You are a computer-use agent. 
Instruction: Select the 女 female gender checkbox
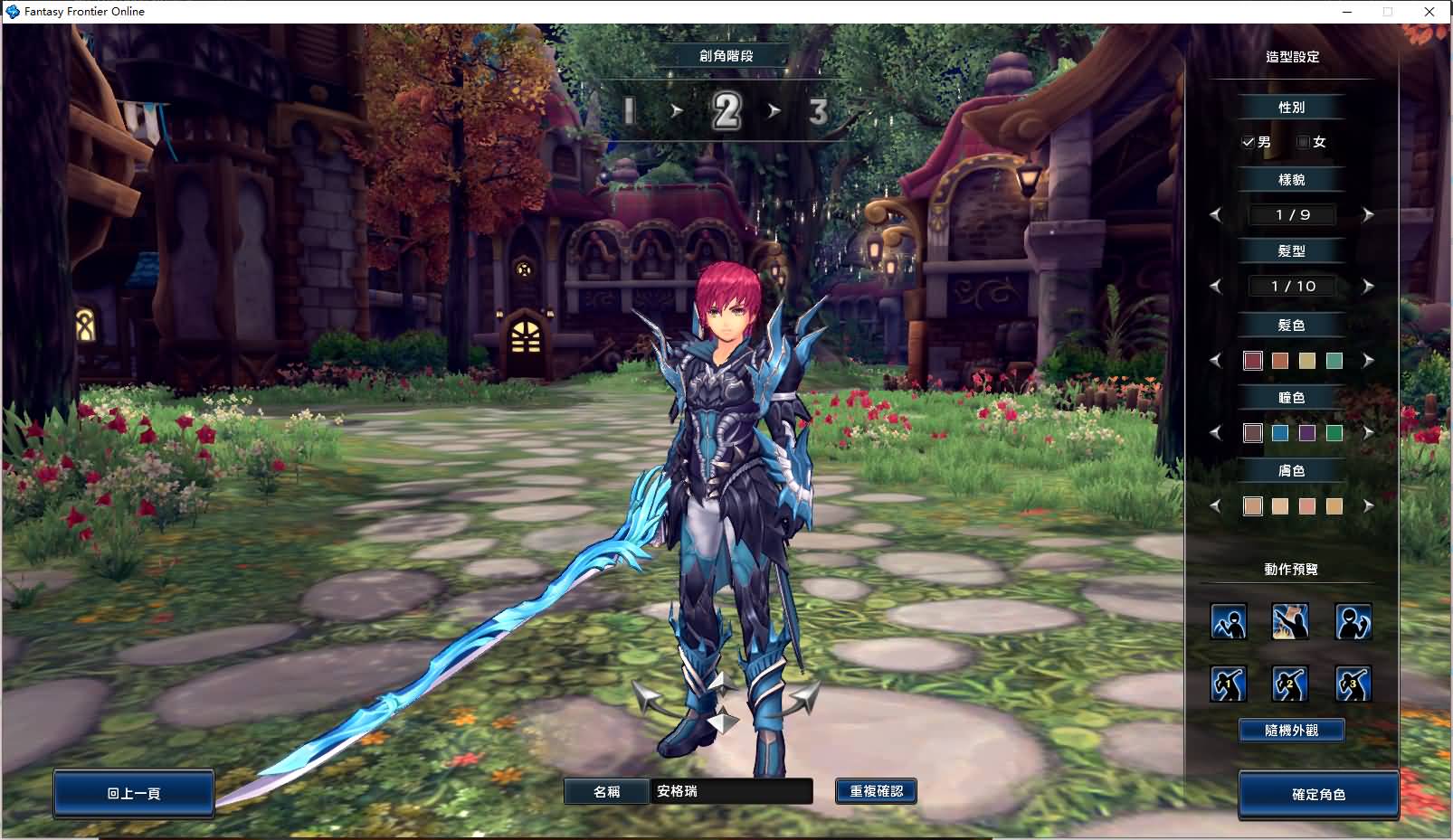click(1304, 142)
